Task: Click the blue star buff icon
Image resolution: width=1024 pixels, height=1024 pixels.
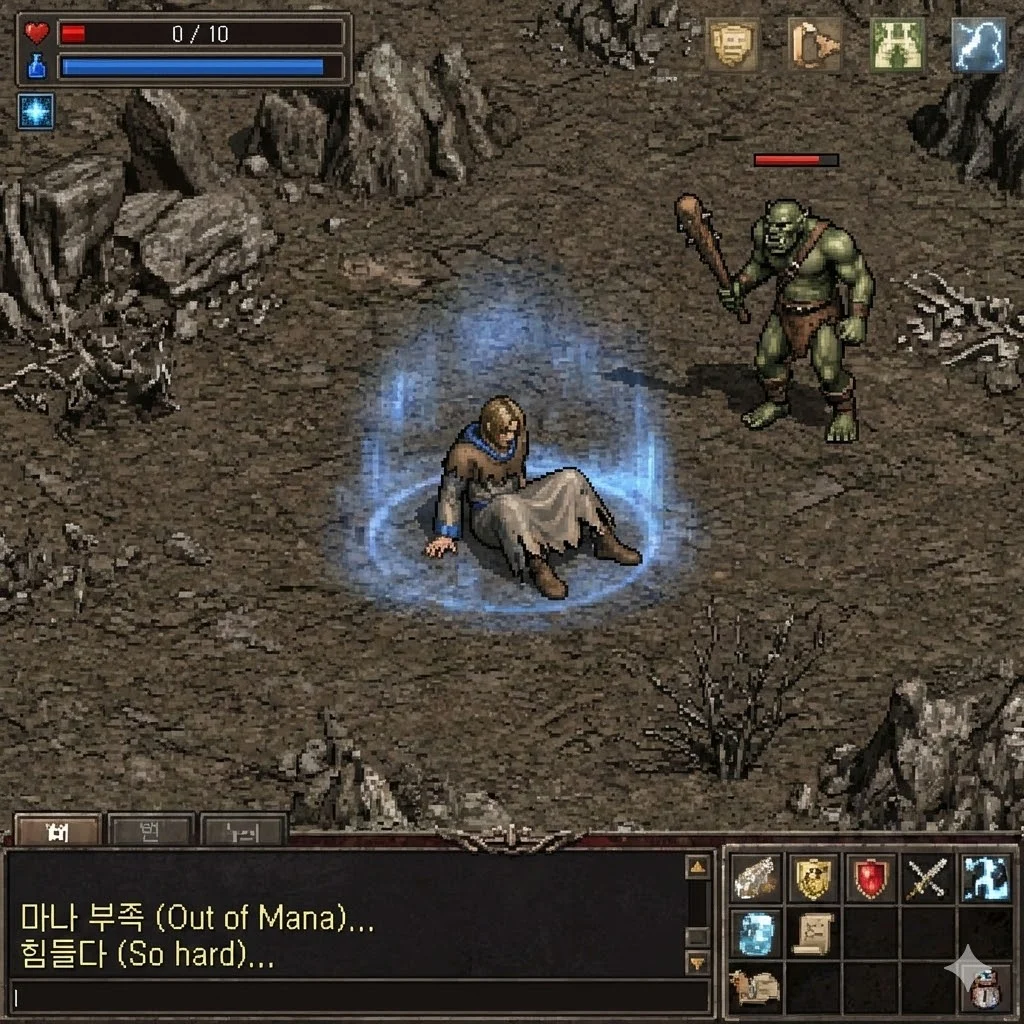Action: click(36, 111)
